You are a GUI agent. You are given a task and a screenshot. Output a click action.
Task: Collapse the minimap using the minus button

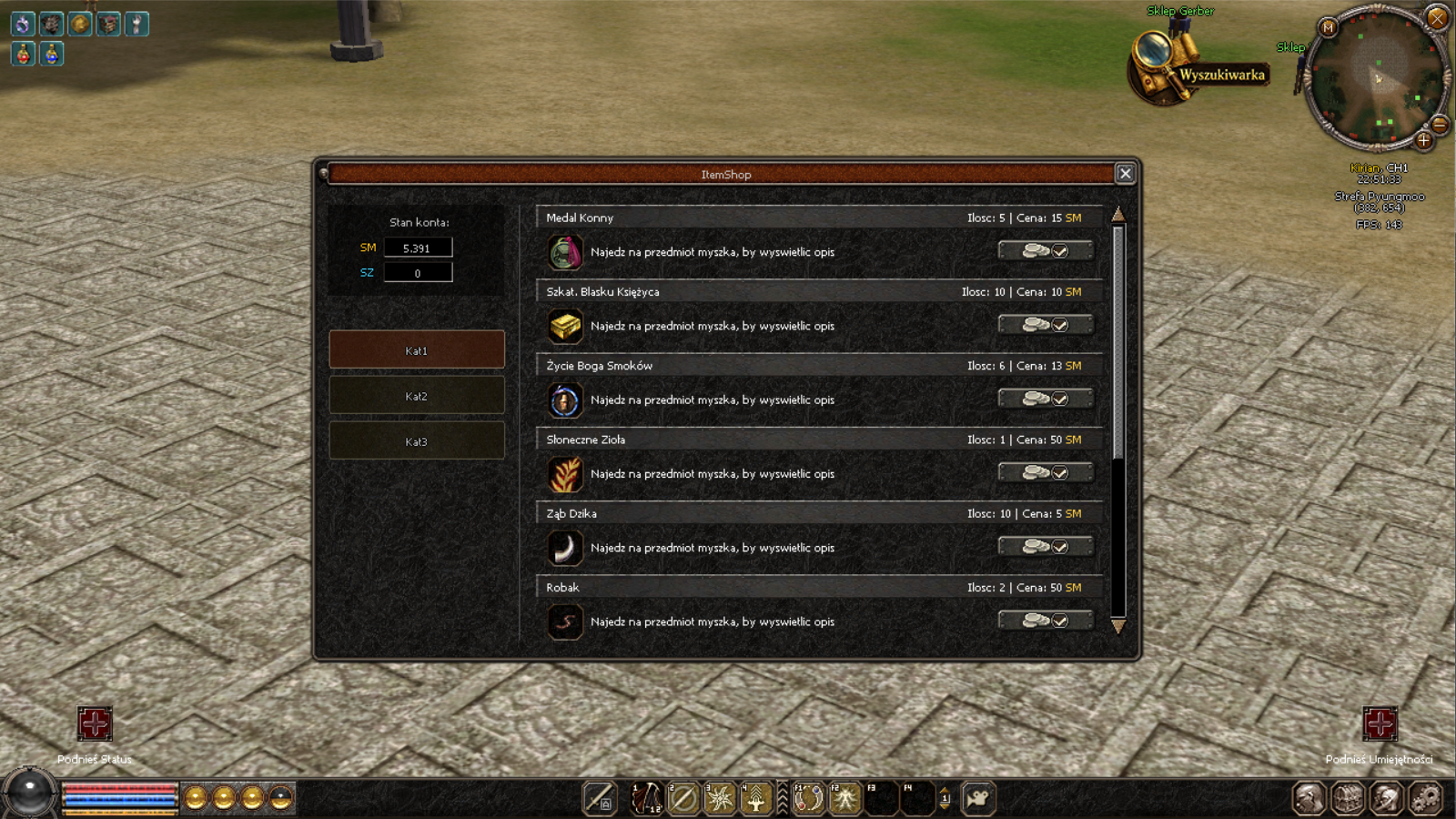tap(1439, 125)
